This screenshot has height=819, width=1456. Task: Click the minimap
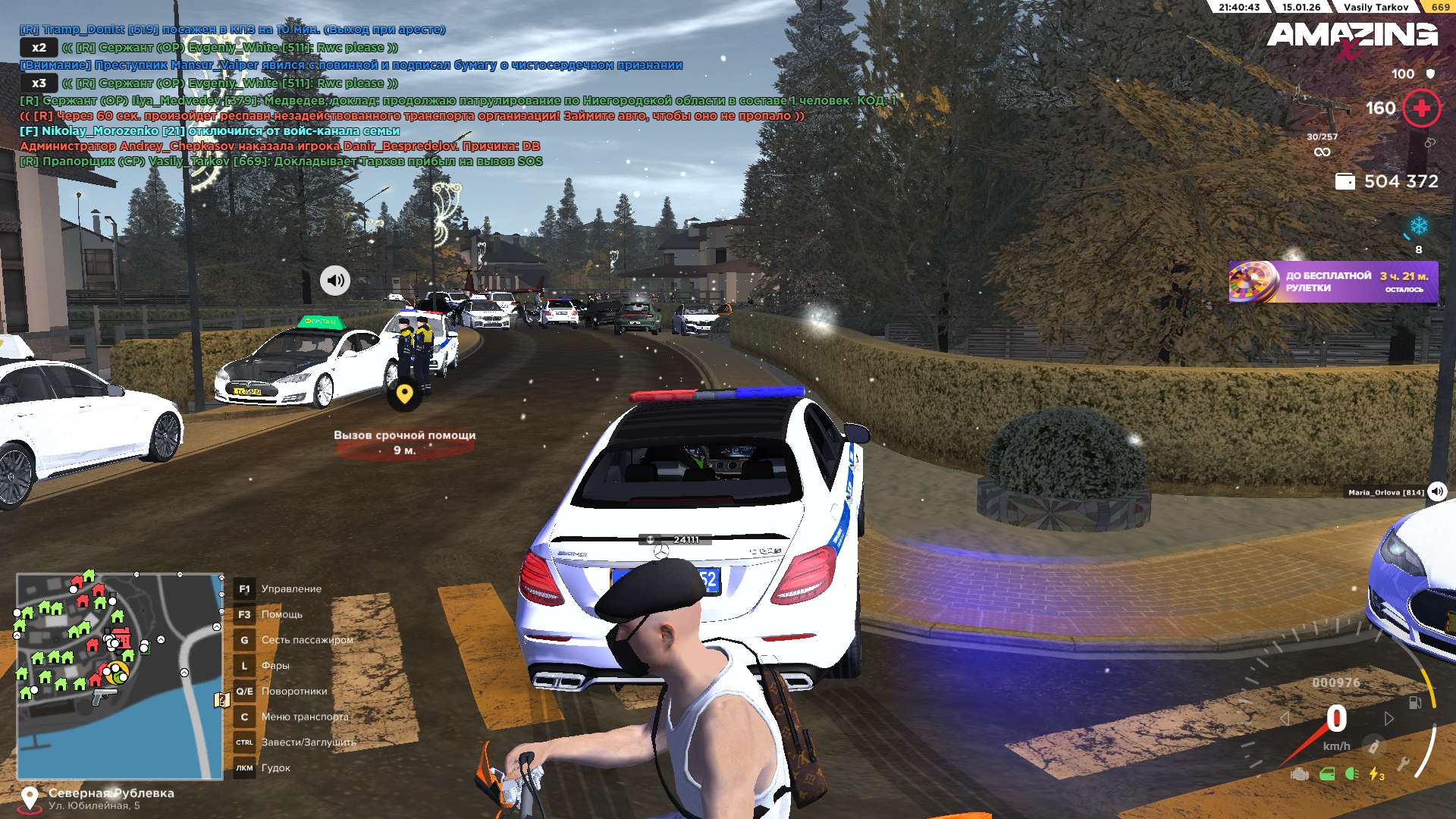pos(120,676)
